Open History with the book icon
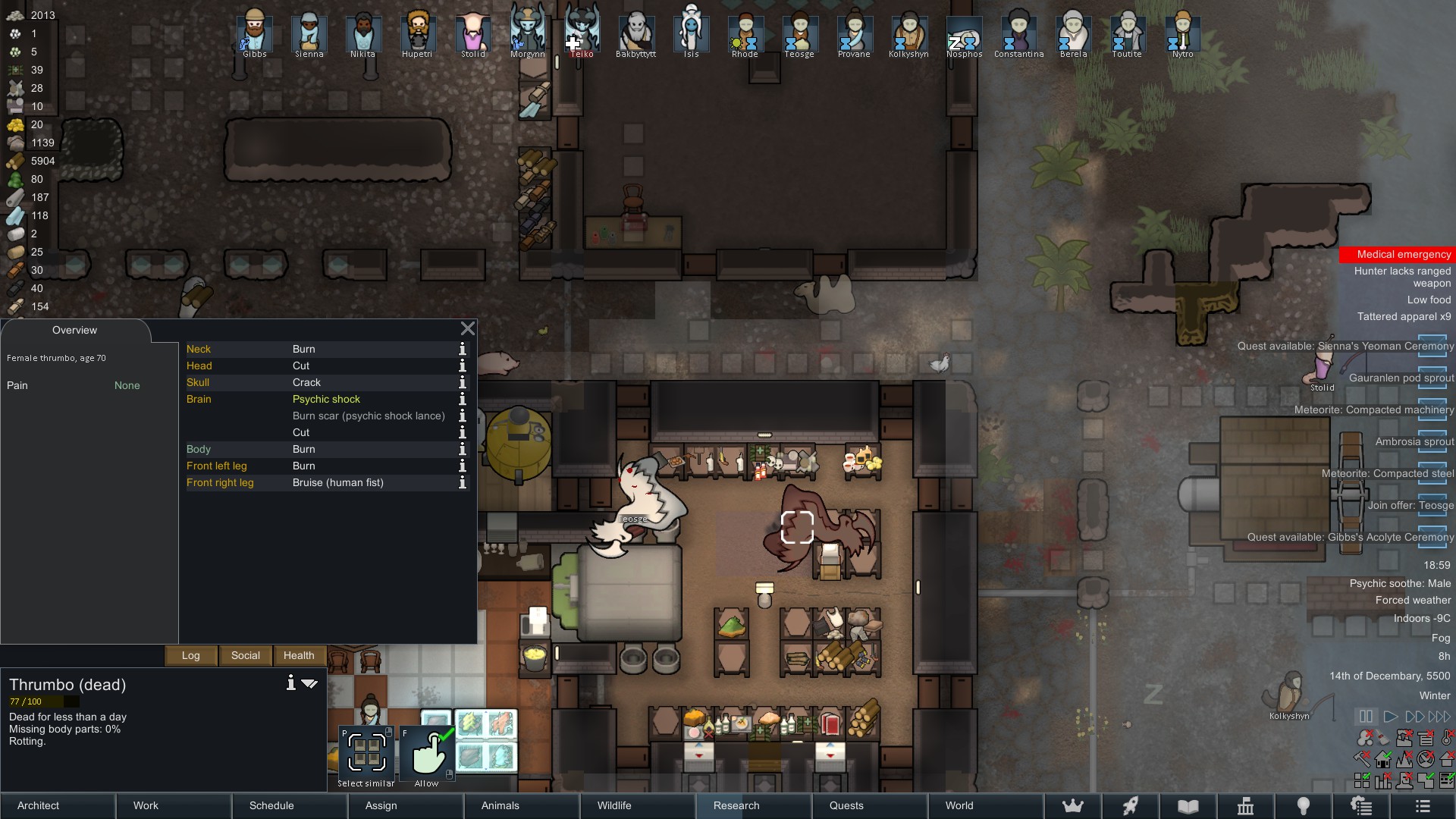The width and height of the screenshot is (1456, 819). 1188,806
